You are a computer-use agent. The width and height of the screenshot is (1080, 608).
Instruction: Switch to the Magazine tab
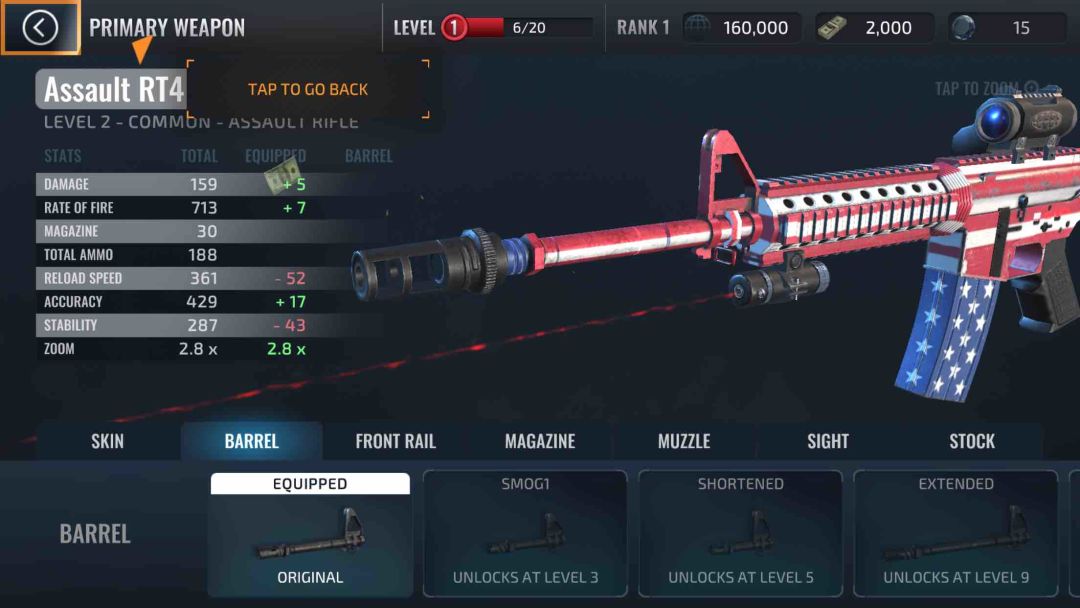pyautogui.click(x=540, y=441)
